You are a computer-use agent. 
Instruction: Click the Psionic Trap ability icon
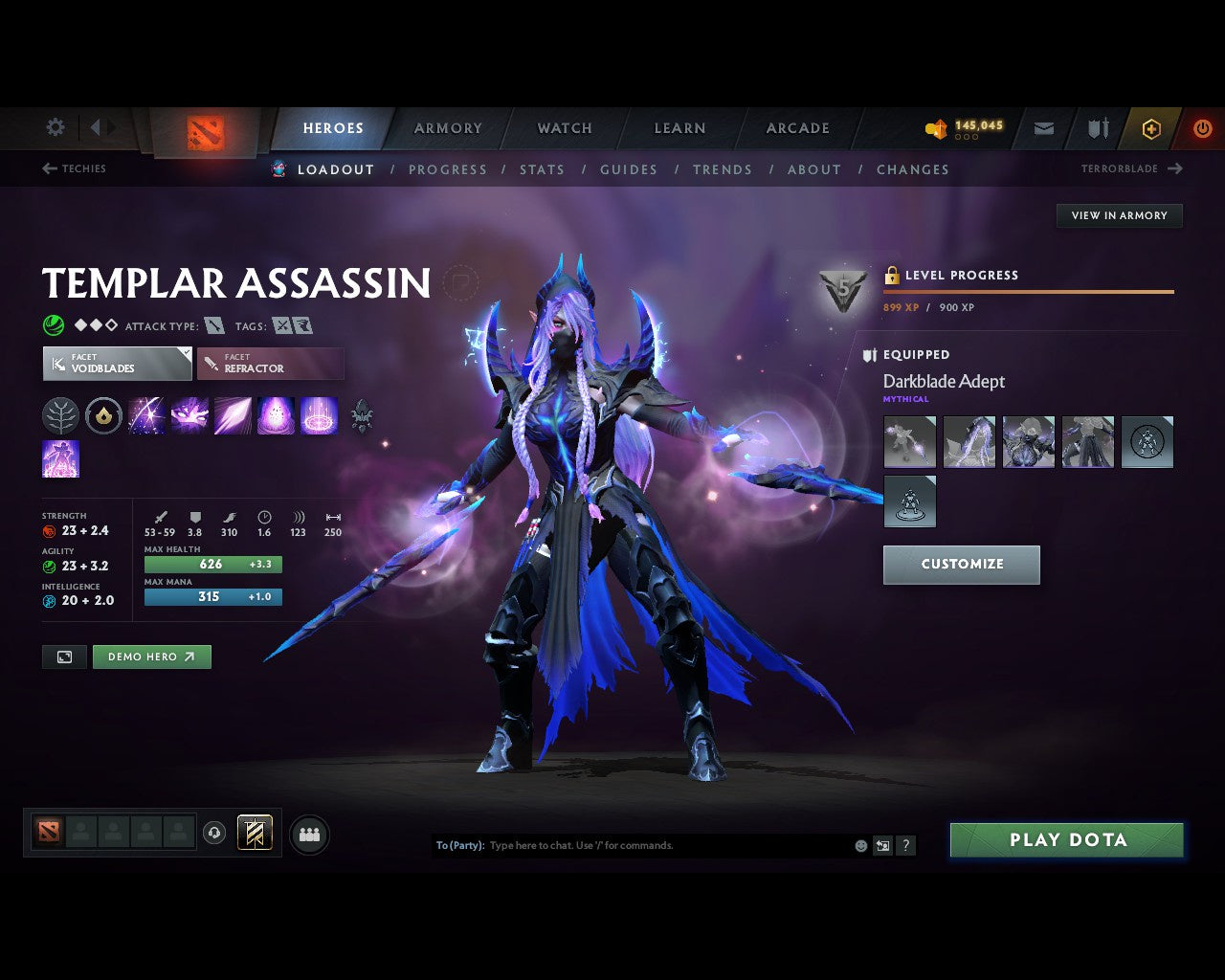click(277, 416)
